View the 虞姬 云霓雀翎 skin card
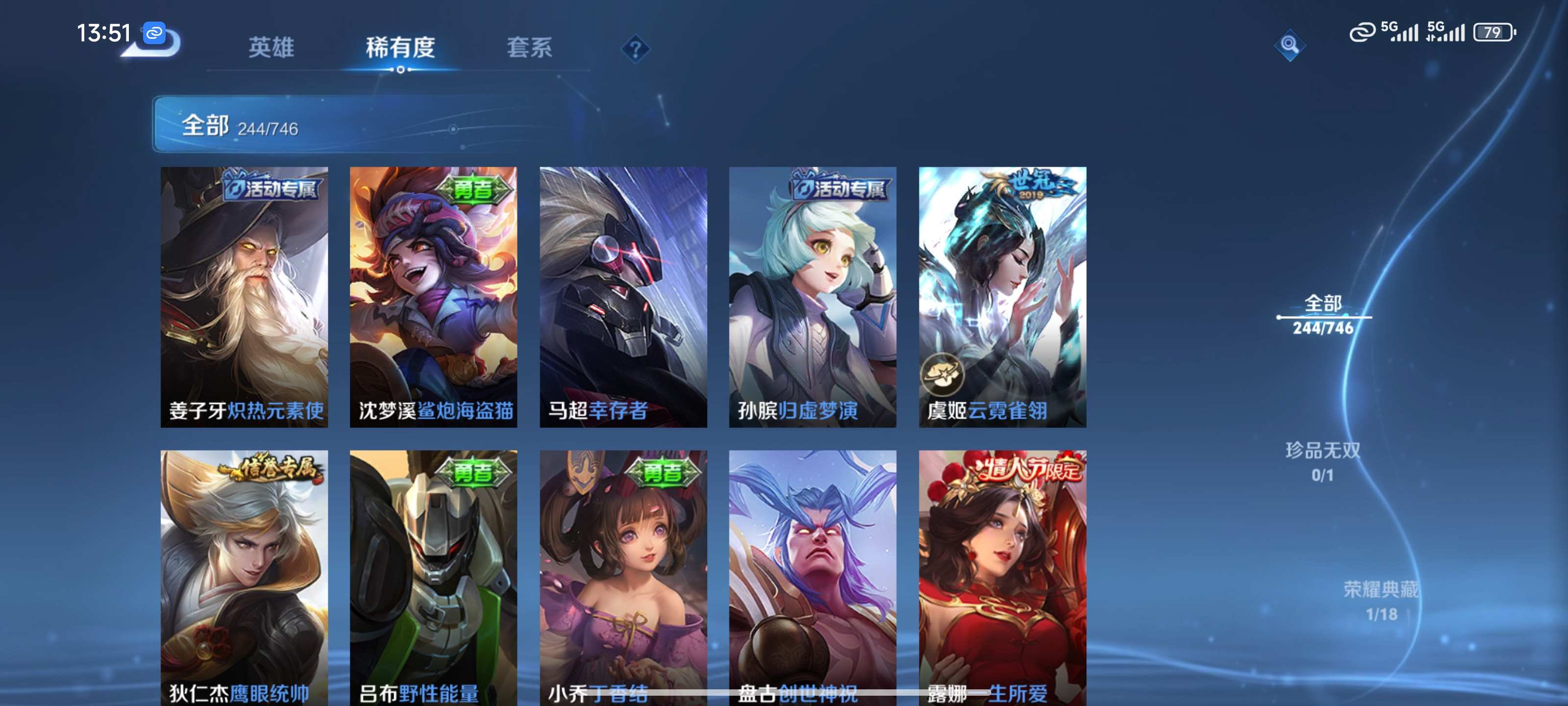The height and width of the screenshot is (706, 1568). [x=1002, y=297]
